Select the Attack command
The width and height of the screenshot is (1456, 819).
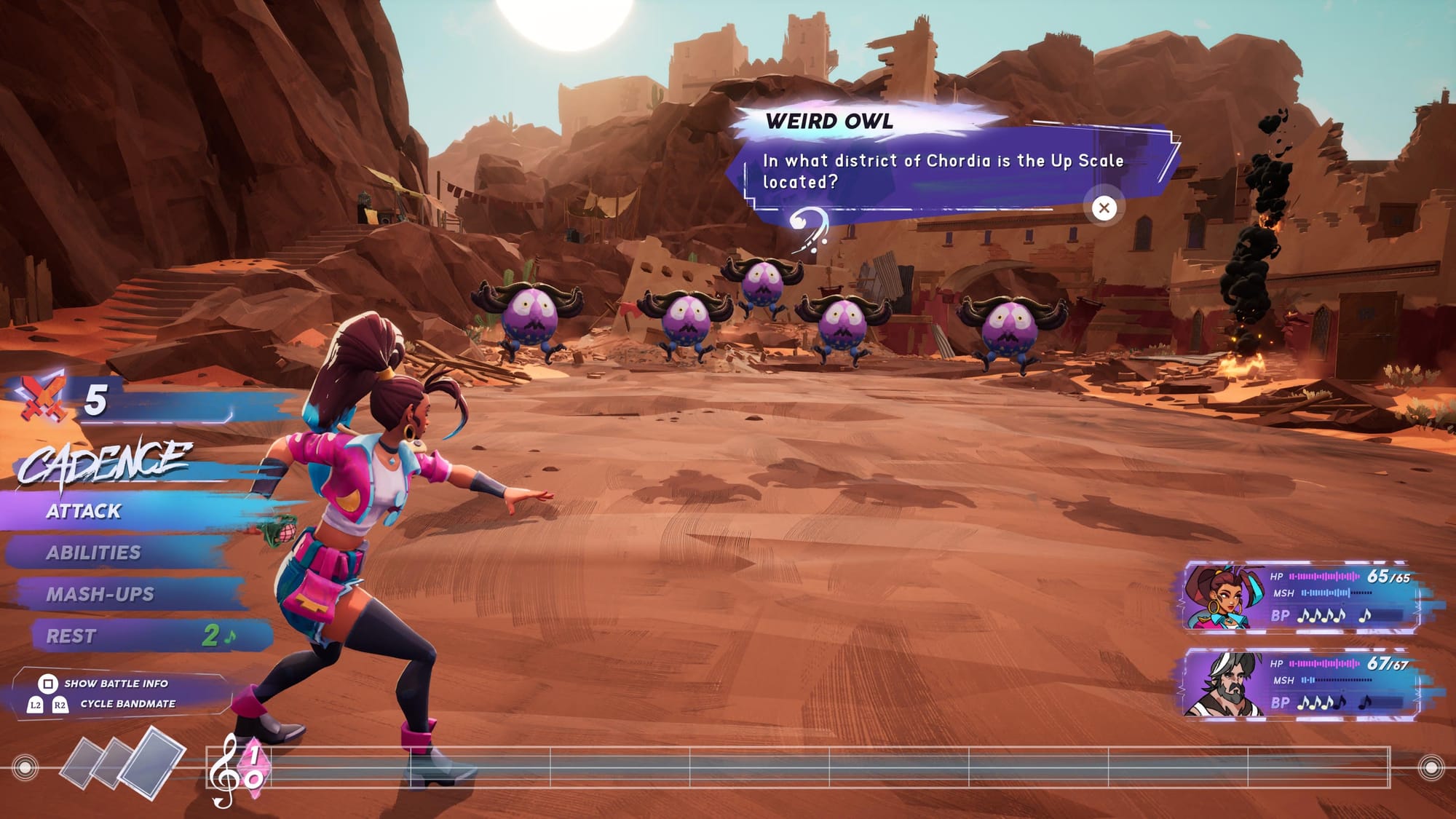[84, 511]
